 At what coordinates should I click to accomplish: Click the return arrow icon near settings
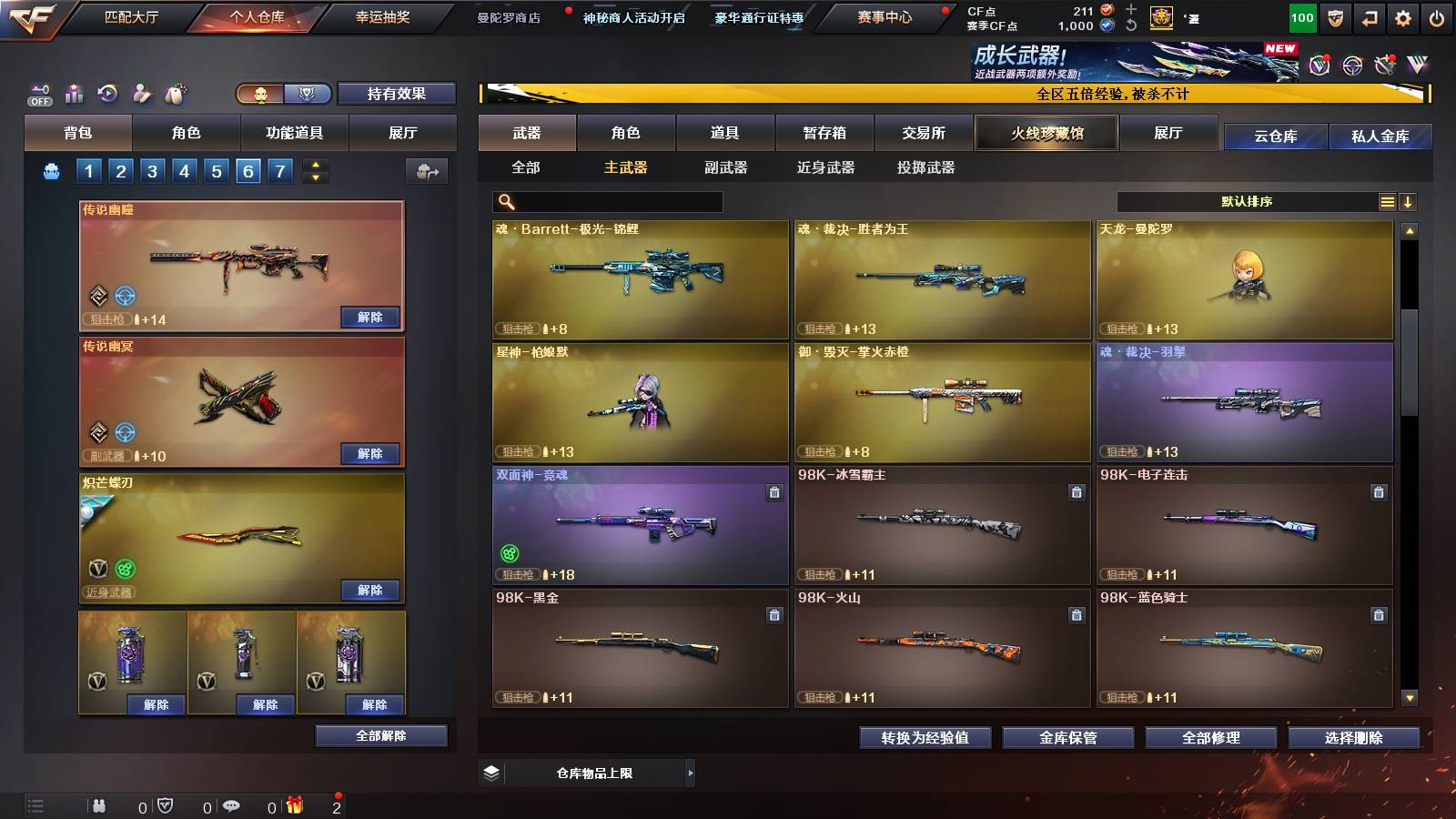(x=1370, y=18)
